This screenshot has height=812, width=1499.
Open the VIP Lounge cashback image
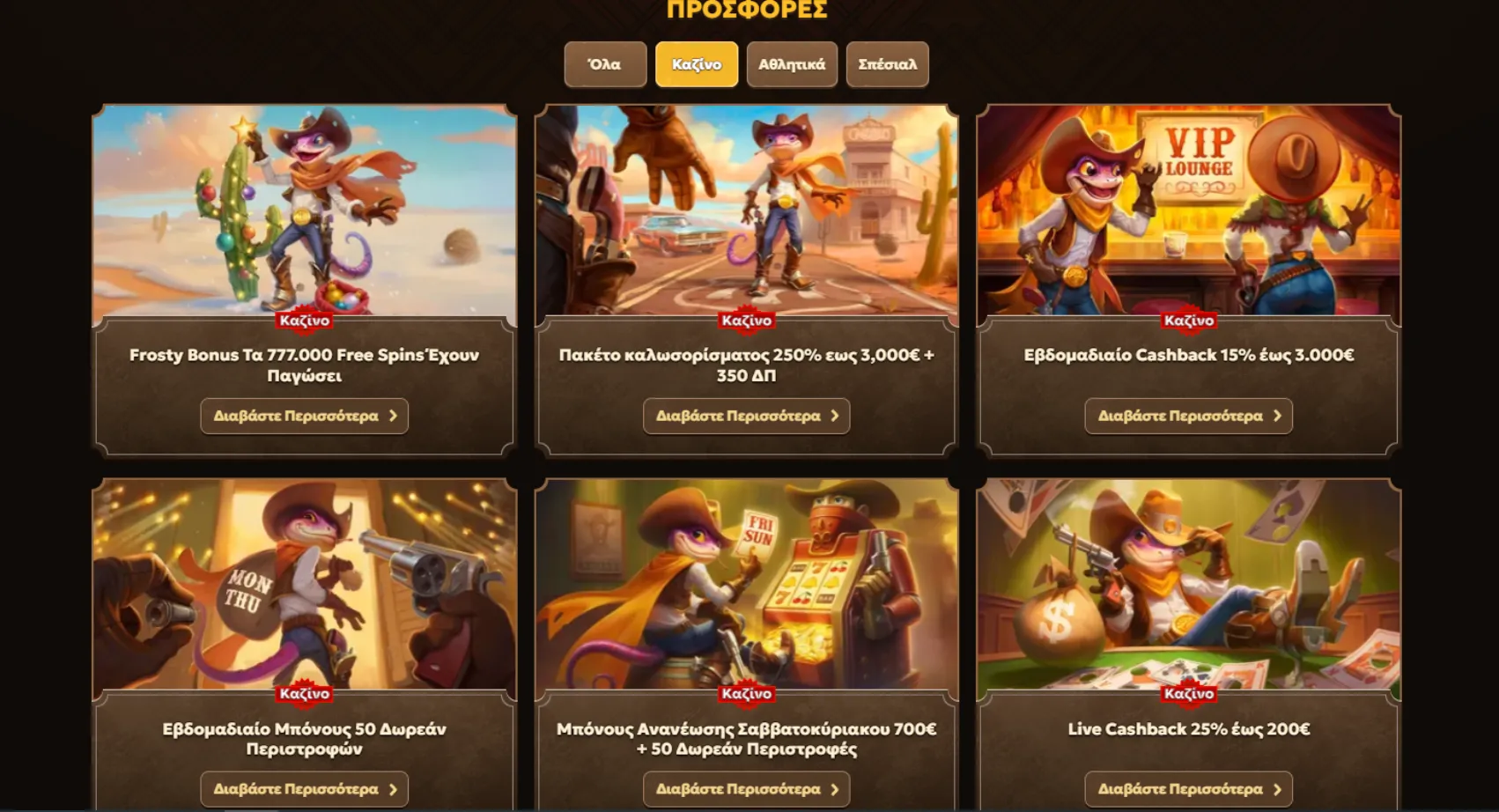(x=1188, y=210)
